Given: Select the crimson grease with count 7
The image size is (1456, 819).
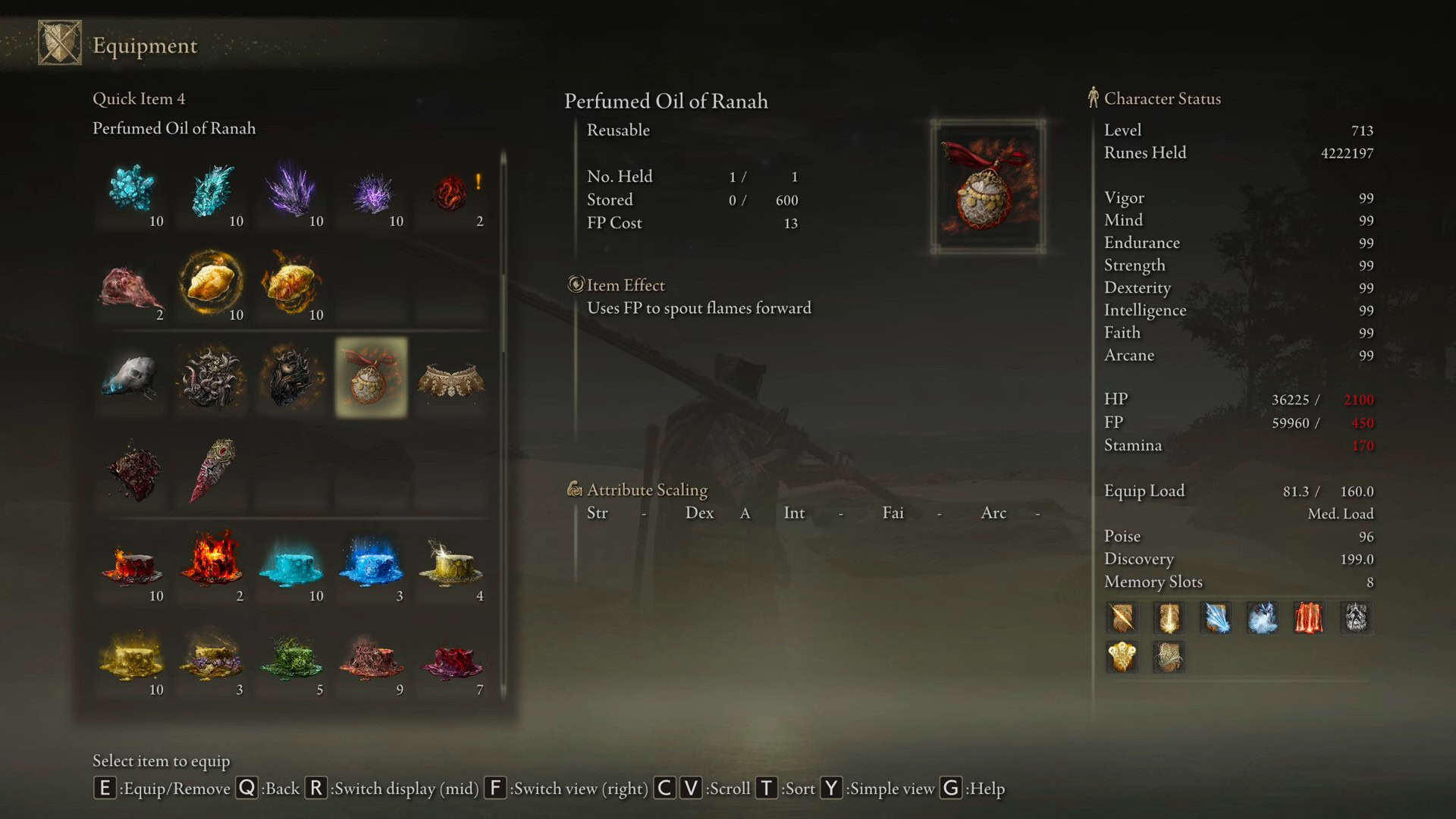Looking at the screenshot, I should coord(452,658).
